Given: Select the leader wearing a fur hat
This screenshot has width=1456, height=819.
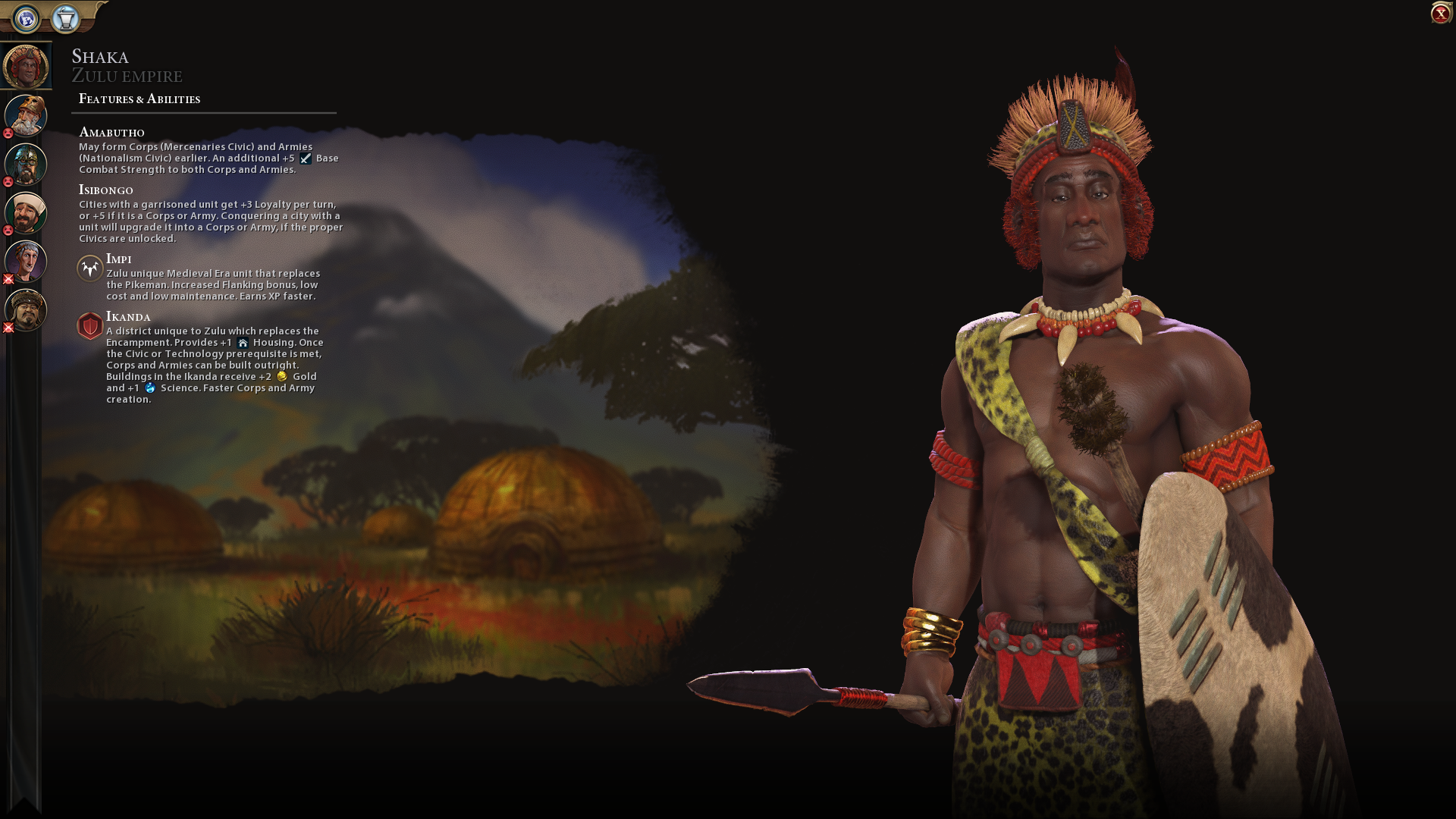Looking at the screenshot, I should point(26,309).
